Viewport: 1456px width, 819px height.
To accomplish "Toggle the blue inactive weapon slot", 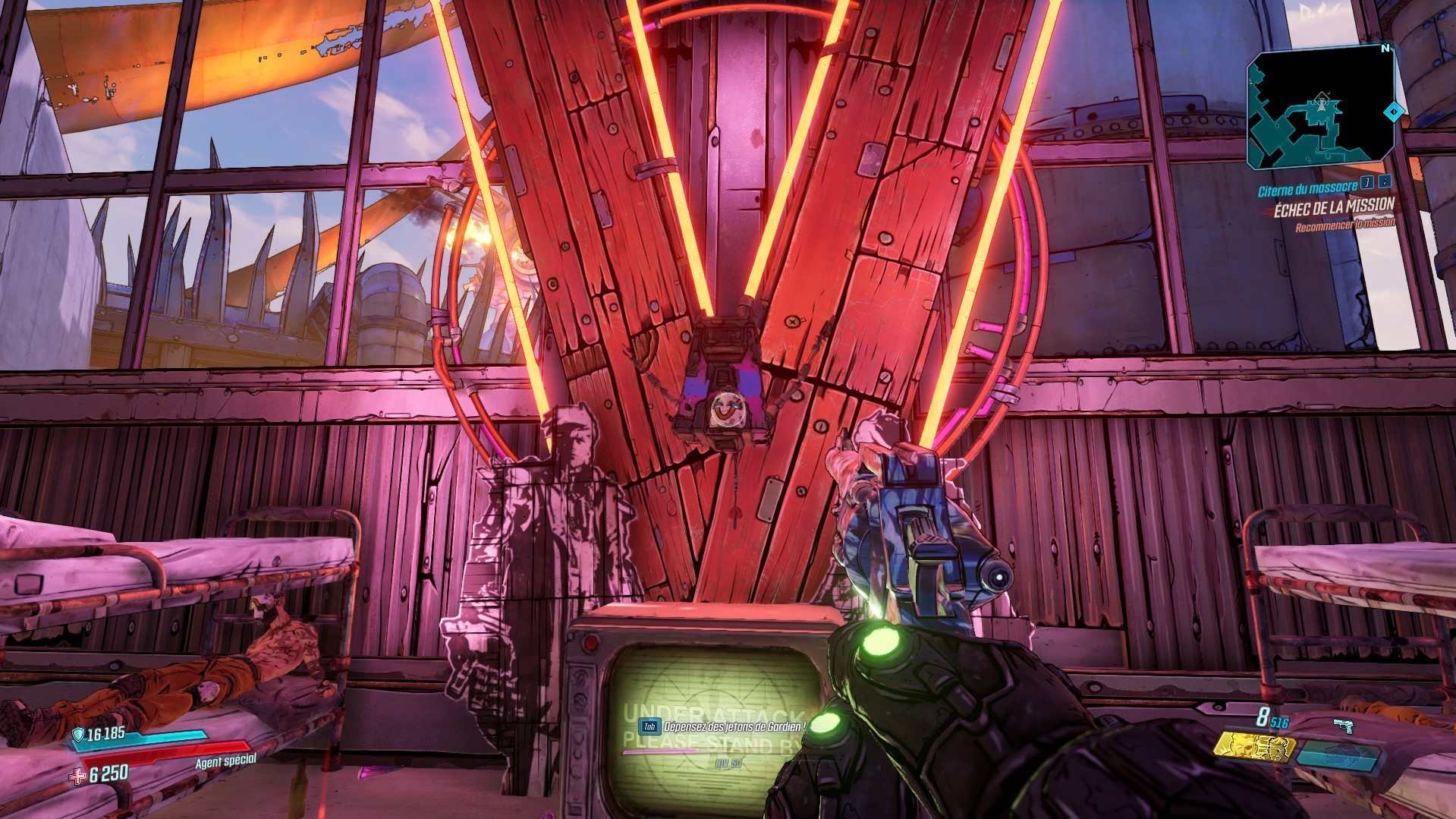I will 1339,756.
